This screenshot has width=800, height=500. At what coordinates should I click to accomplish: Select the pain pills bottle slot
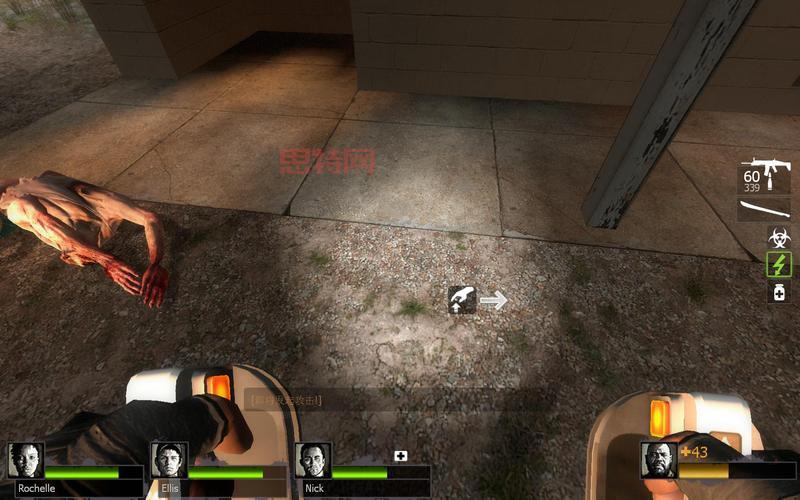coord(779,292)
